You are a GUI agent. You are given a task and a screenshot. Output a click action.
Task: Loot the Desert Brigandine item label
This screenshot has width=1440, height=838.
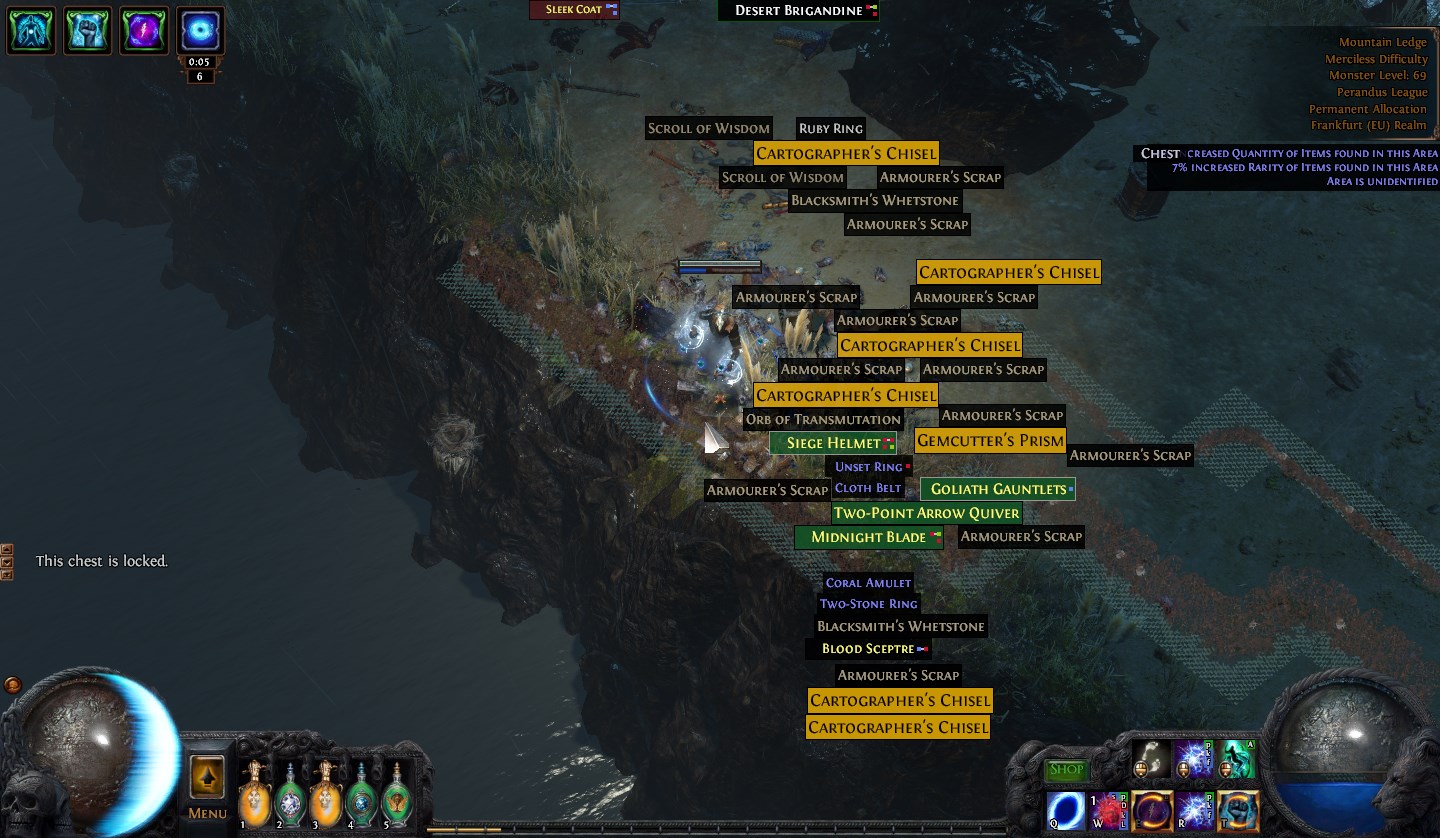(798, 10)
